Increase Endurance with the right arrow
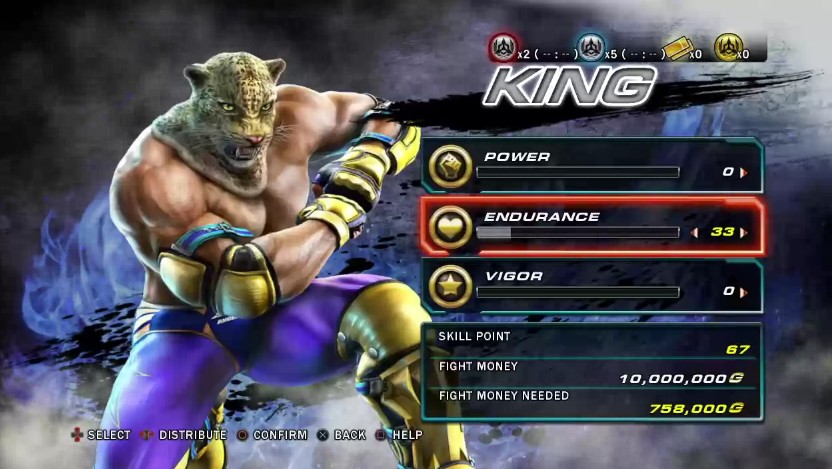This screenshot has height=469, width=832. coord(743,232)
